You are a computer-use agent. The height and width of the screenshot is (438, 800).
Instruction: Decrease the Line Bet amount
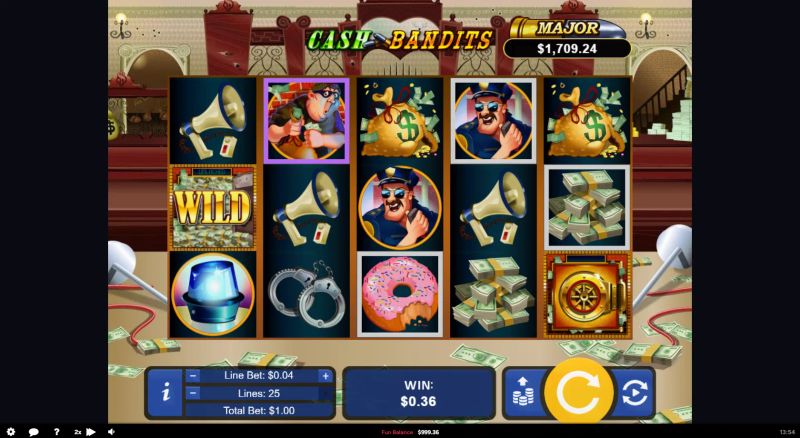point(193,376)
